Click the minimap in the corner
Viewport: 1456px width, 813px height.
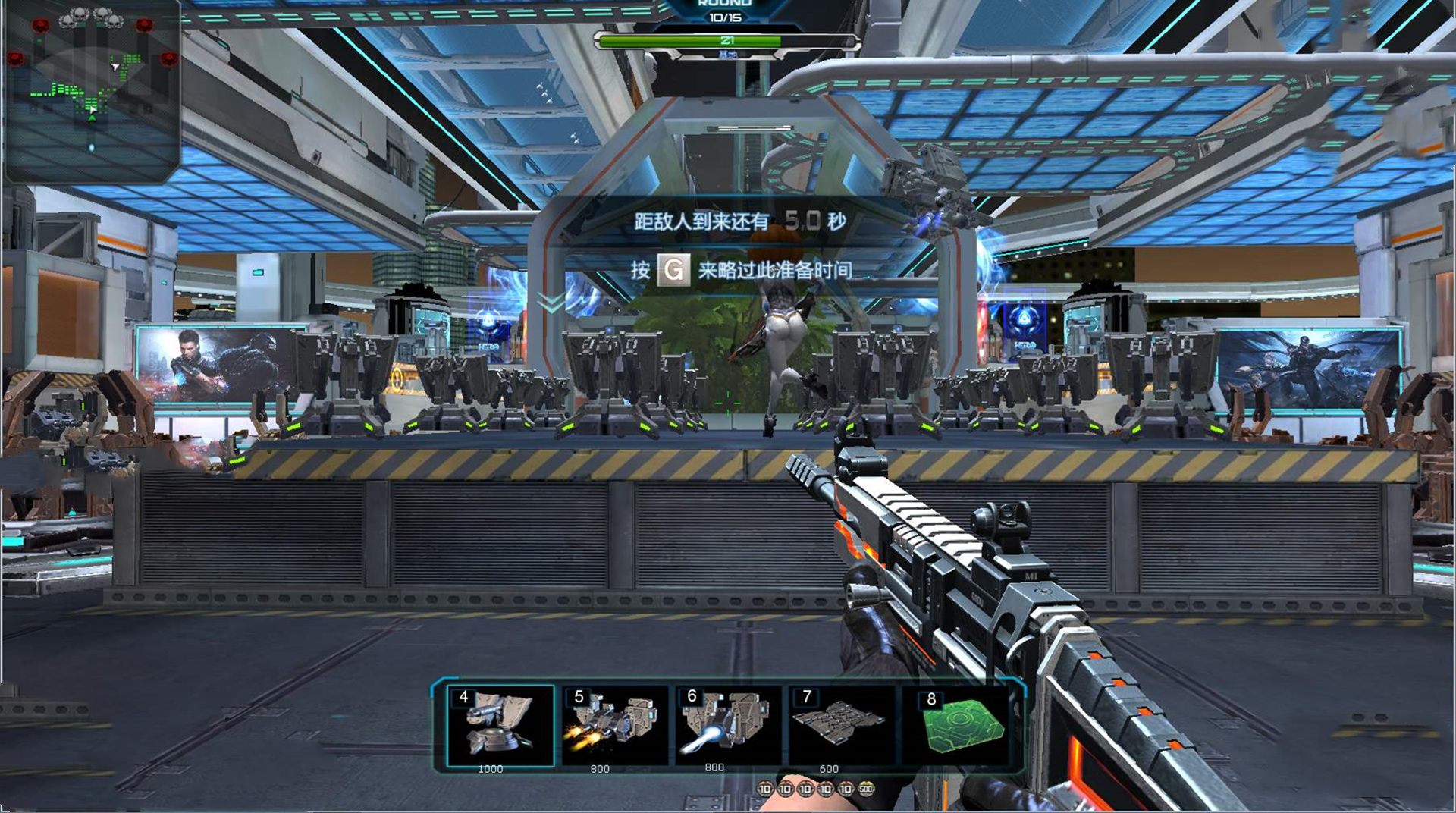[x=92, y=91]
